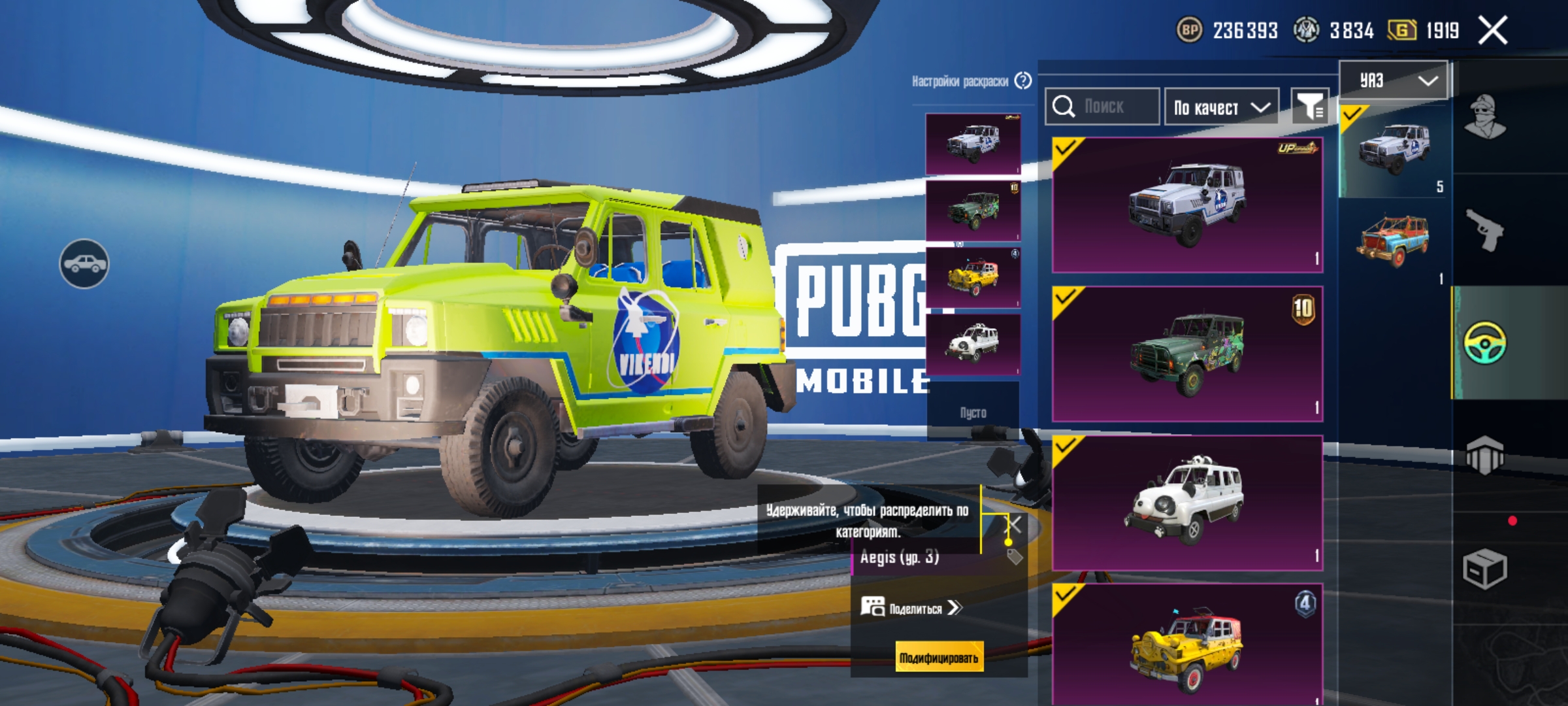The height and width of the screenshot is (706, 1568).
Task: Switch to the pistol weapons category
Action: tap(1485, 229)
